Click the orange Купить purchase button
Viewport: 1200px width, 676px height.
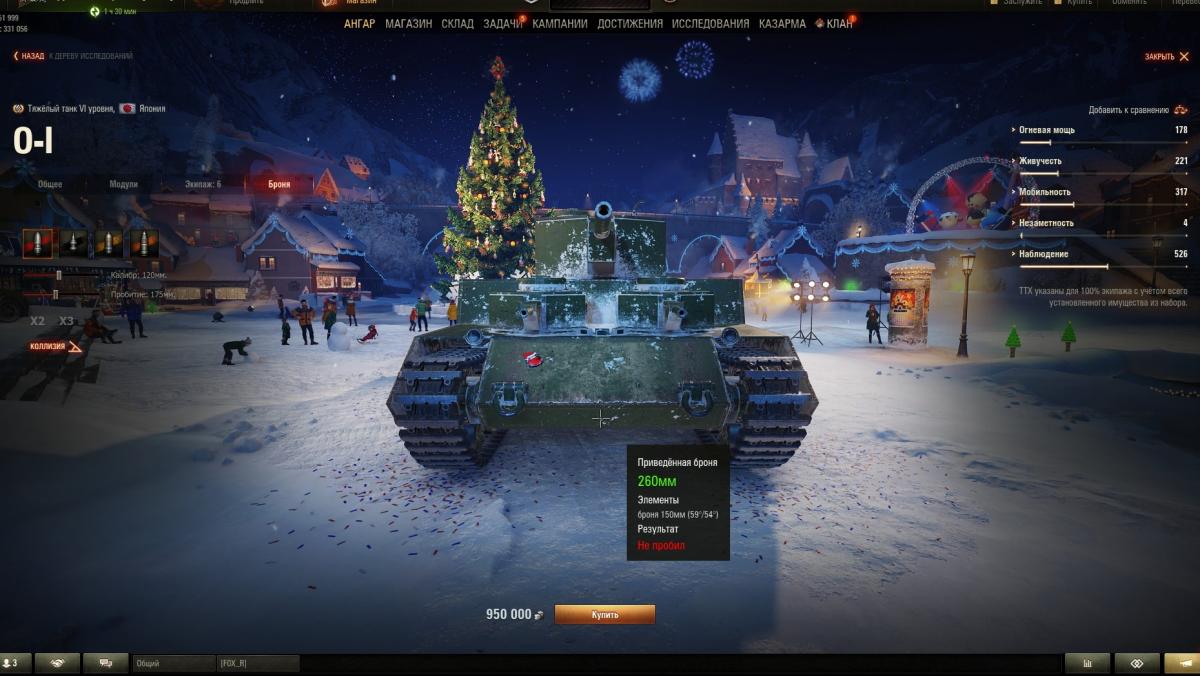tap(604, 614)
